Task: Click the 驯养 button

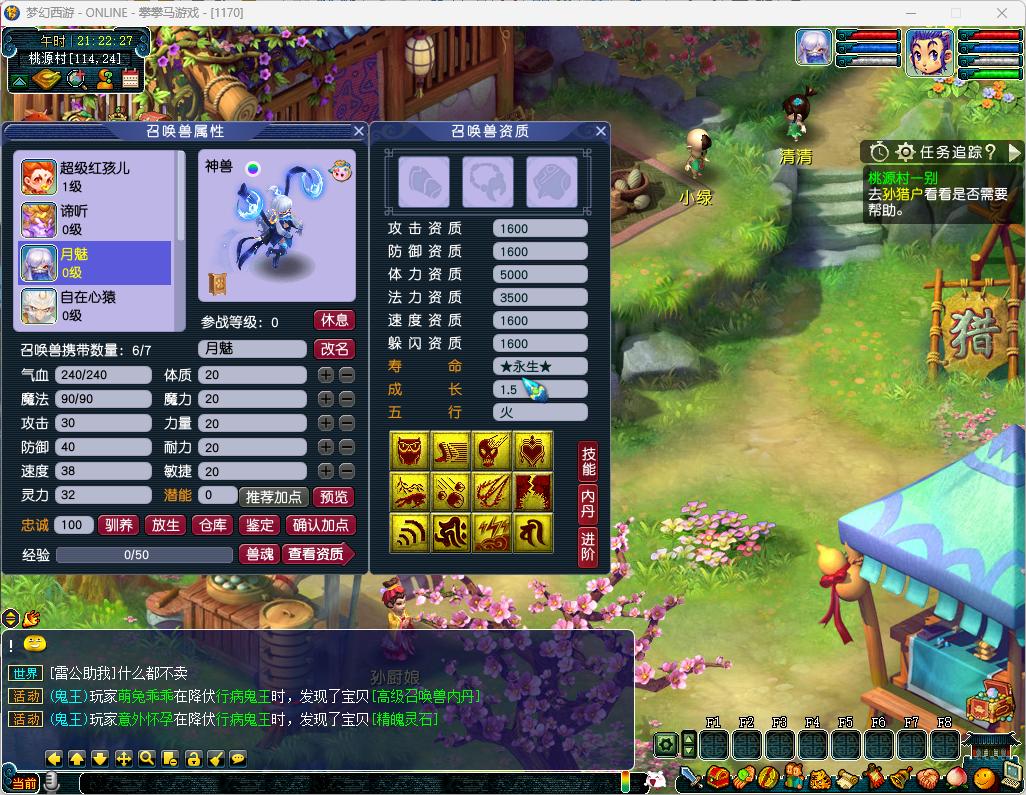Action: coord(118,525)
